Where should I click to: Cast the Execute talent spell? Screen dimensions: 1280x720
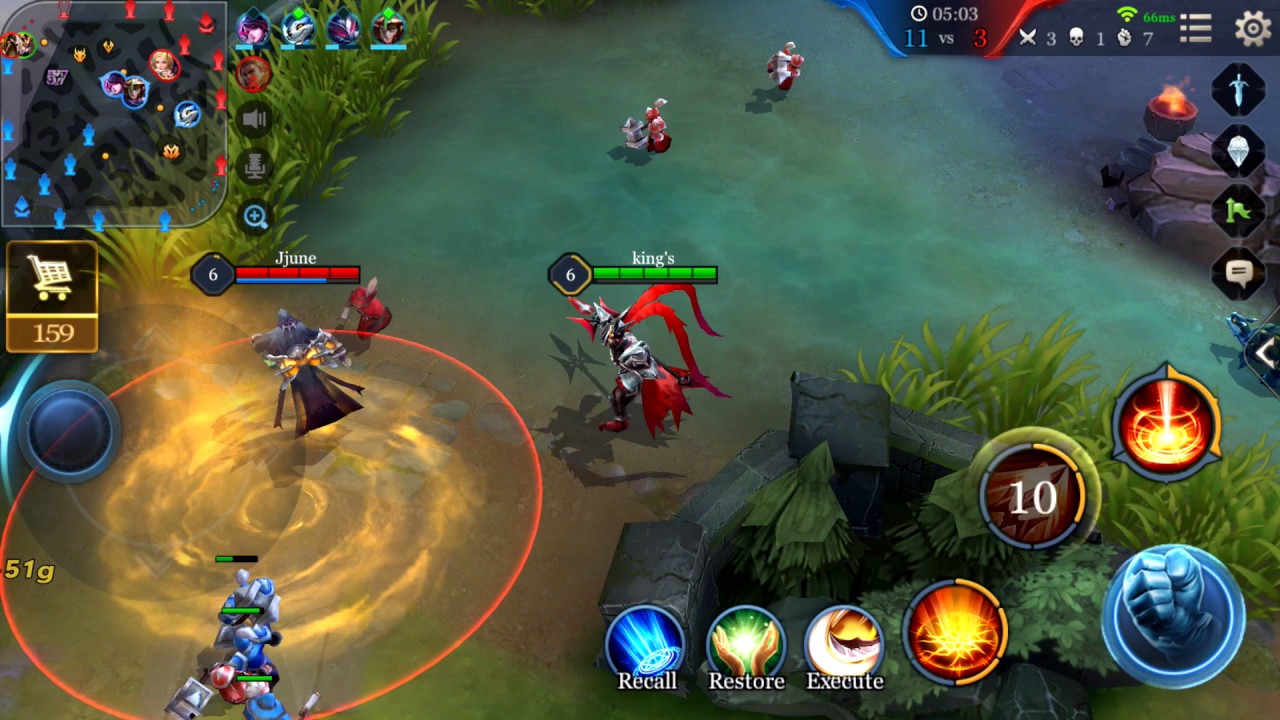845,647
